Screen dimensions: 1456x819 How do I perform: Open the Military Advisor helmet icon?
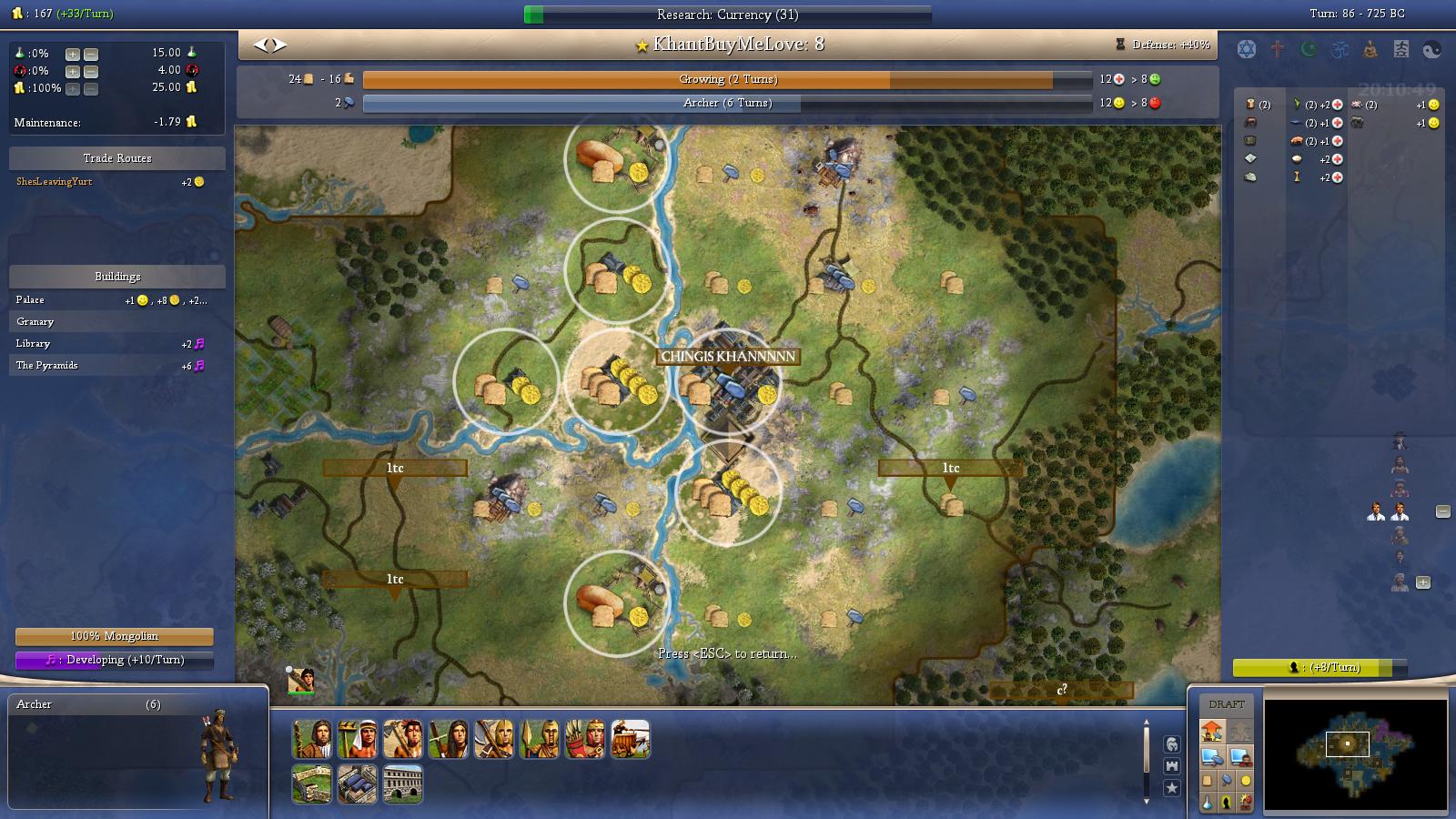pyautogui.click(x=1171, y=744)
